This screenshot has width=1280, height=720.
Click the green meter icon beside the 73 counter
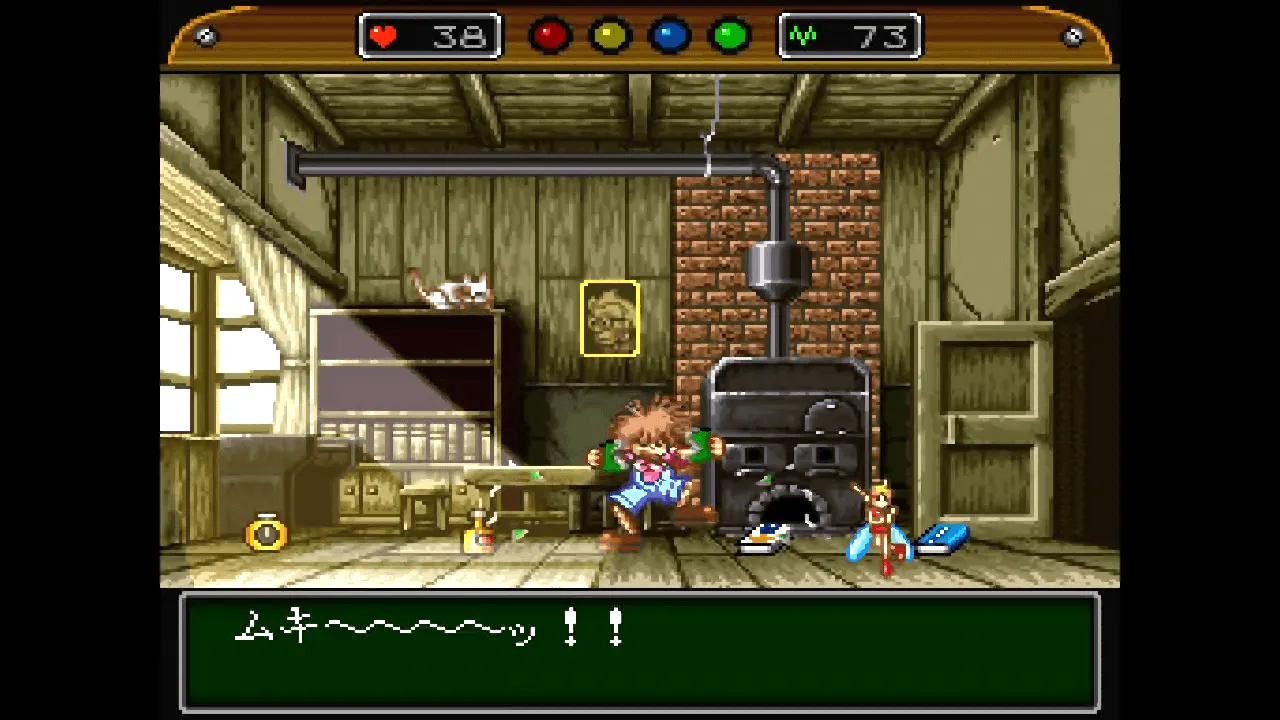[802, 35]
